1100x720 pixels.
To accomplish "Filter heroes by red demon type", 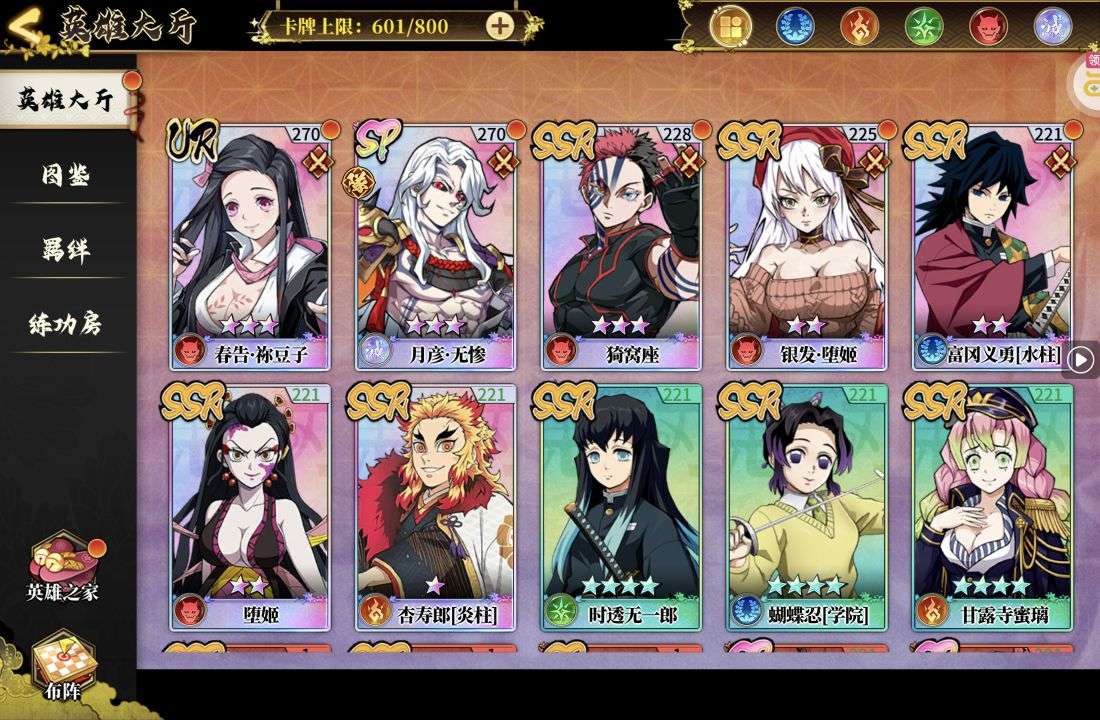I will tap(988, 26).
